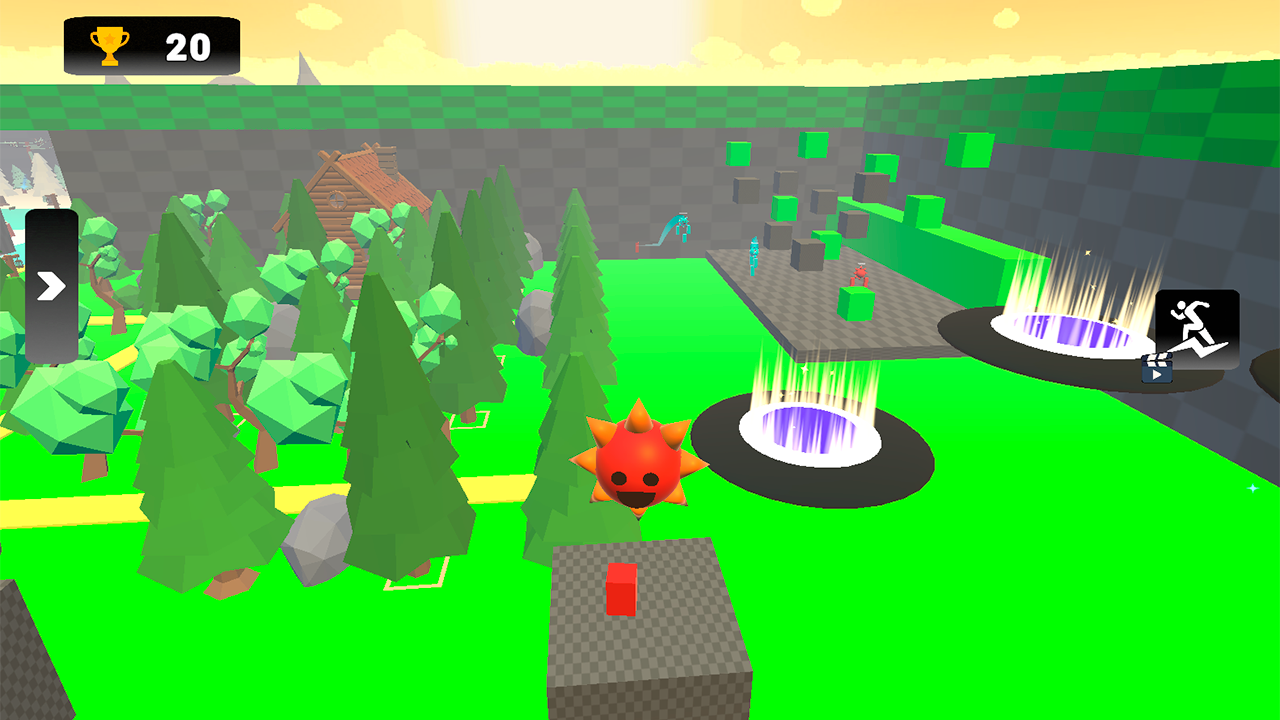Click the trophy score showing 20

pos(190,44)
